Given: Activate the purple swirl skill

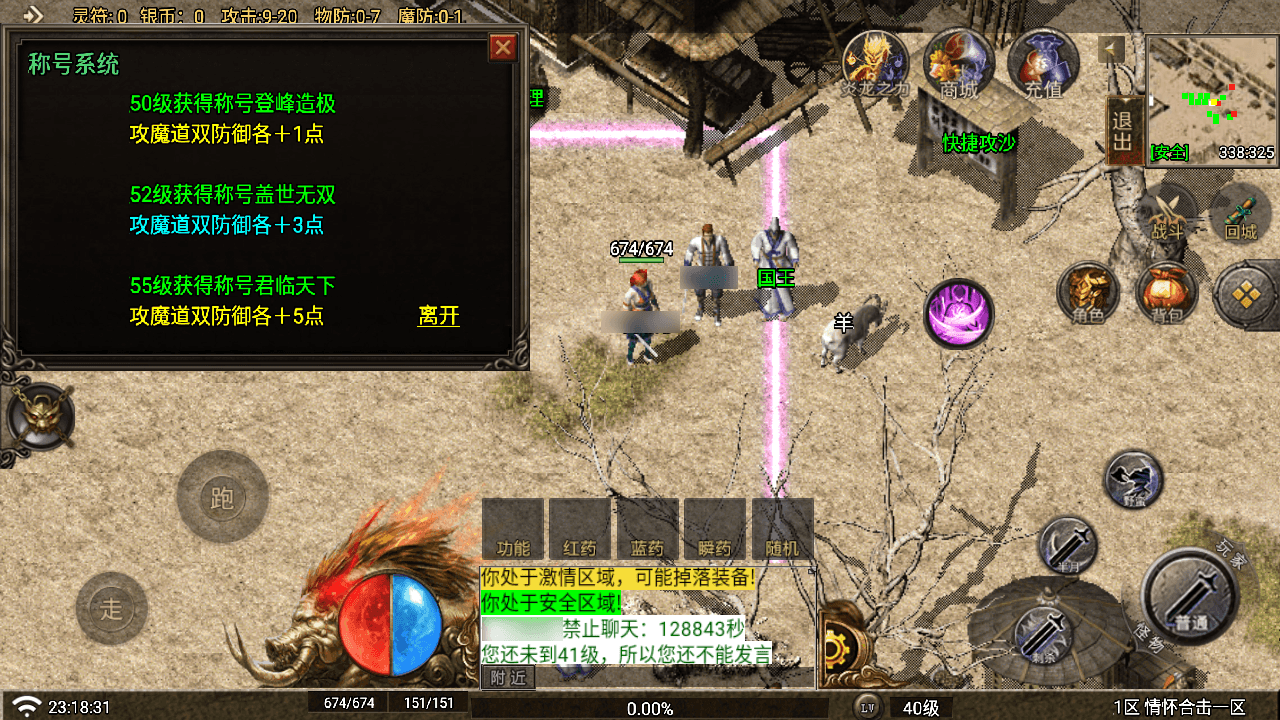Looking at the screenshot, I should point(958,313).
